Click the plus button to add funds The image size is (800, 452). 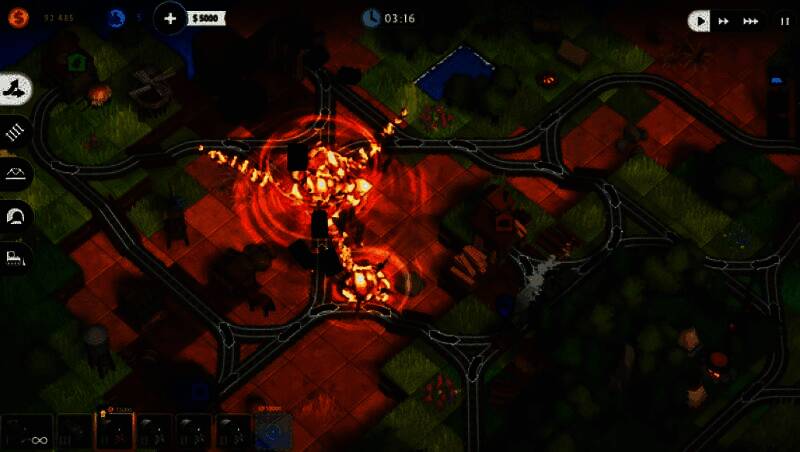pyautogui.click(x=170, y=18)
